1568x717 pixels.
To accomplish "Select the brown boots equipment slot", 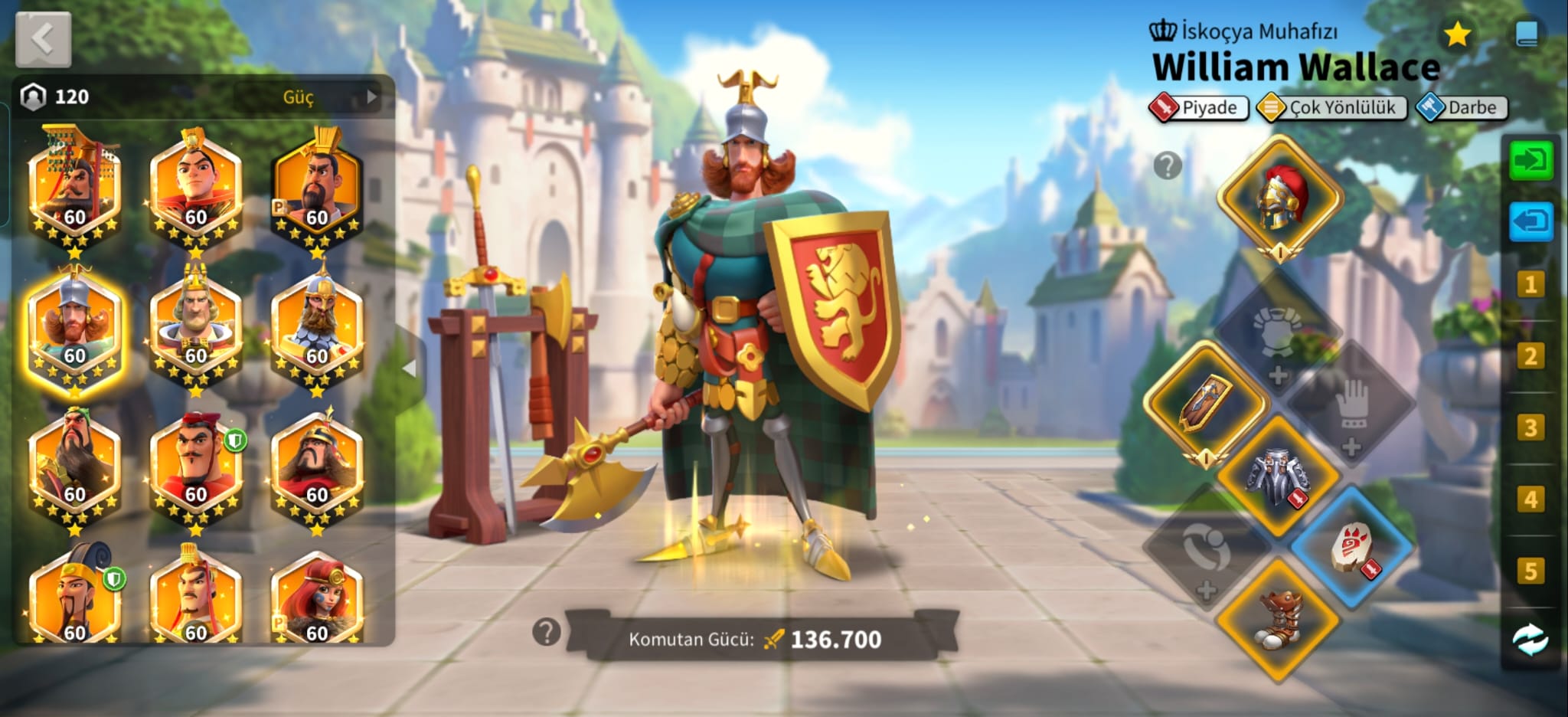I will (1278, 618).
